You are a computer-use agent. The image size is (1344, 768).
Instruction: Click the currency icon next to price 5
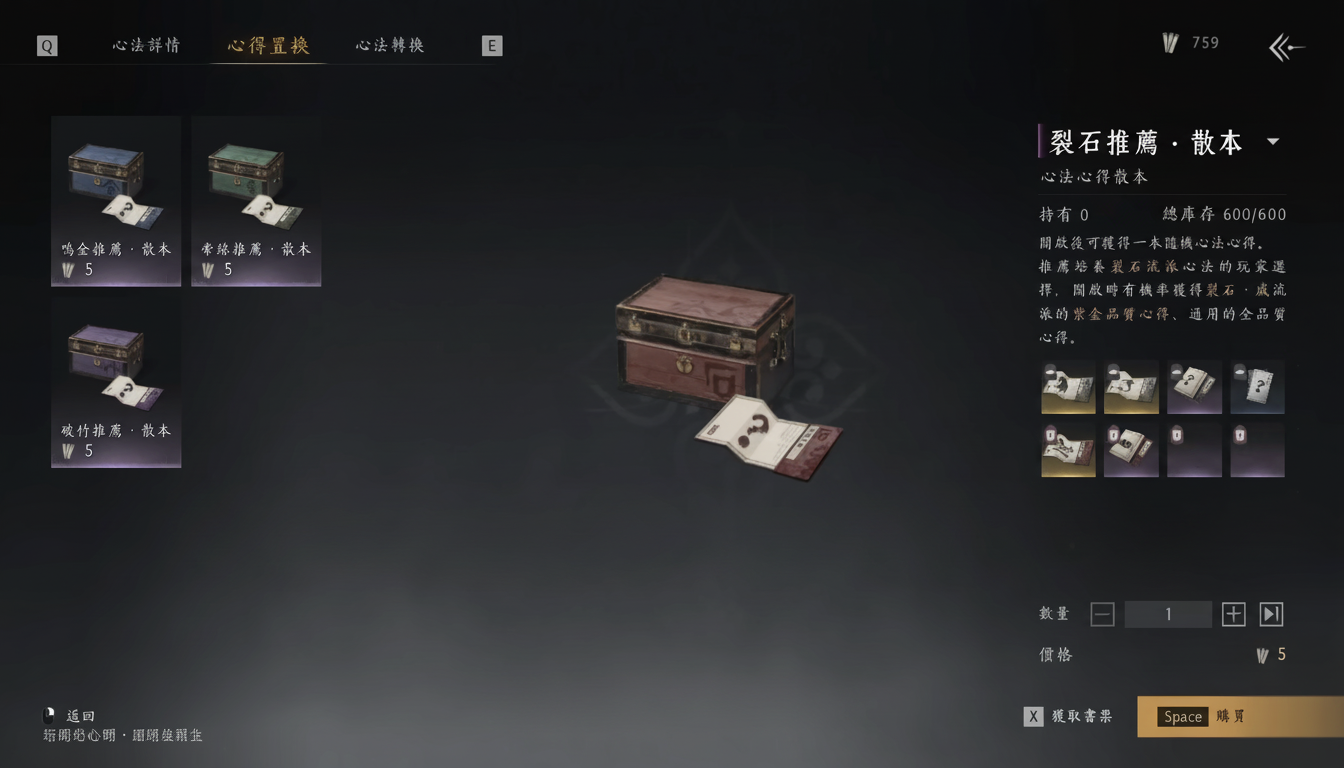click(1262, 654)
